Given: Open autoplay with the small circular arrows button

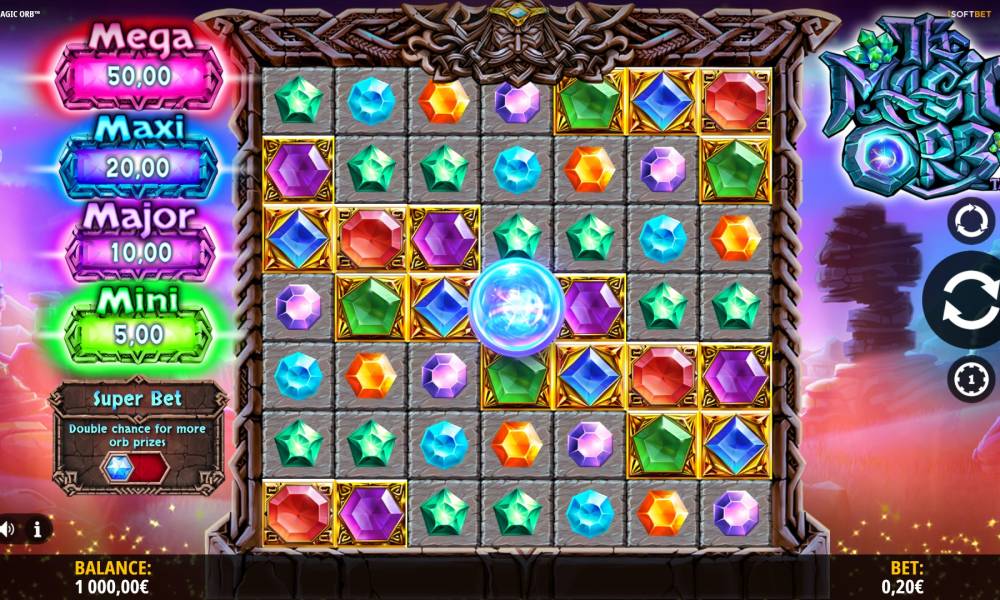Looking at the screenshot, I should coord(970,221).
